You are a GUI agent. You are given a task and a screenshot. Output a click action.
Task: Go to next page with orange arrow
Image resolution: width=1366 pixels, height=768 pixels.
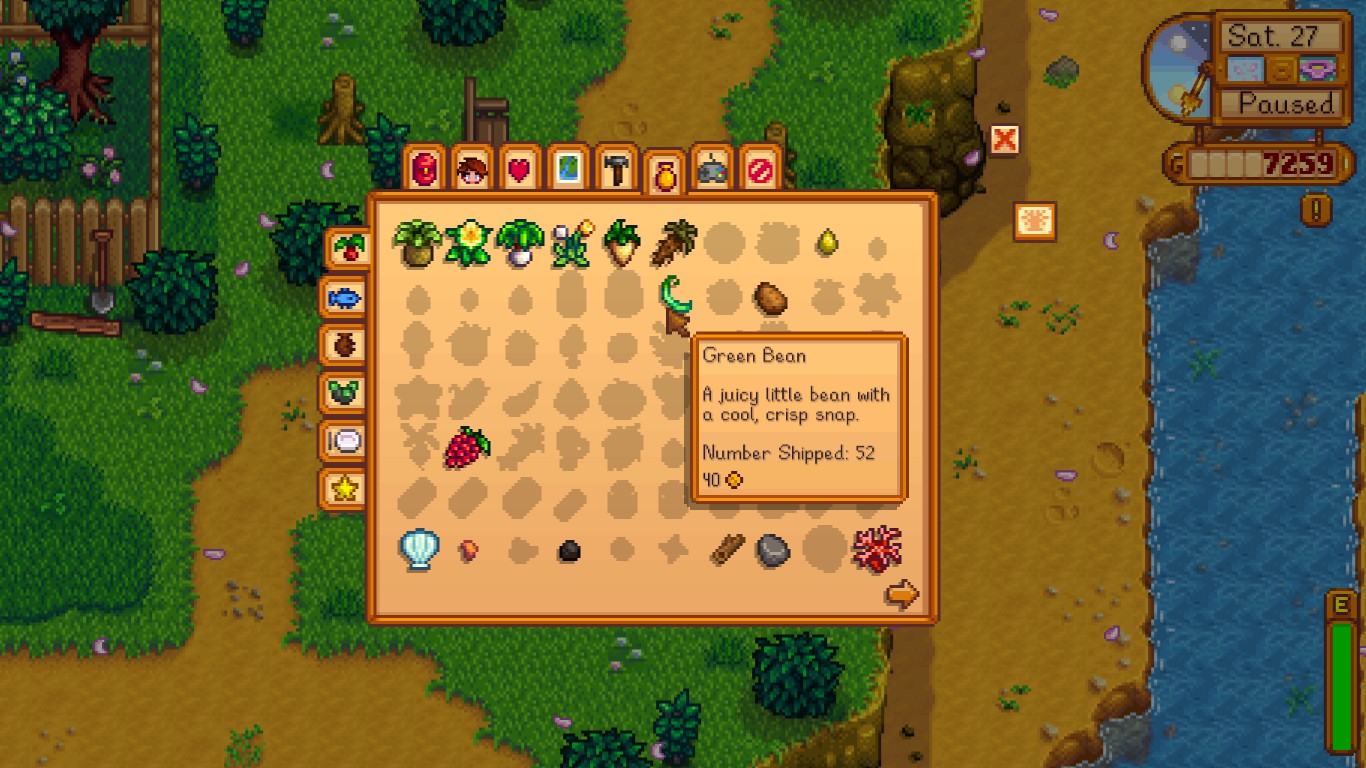tap(902, 595)
